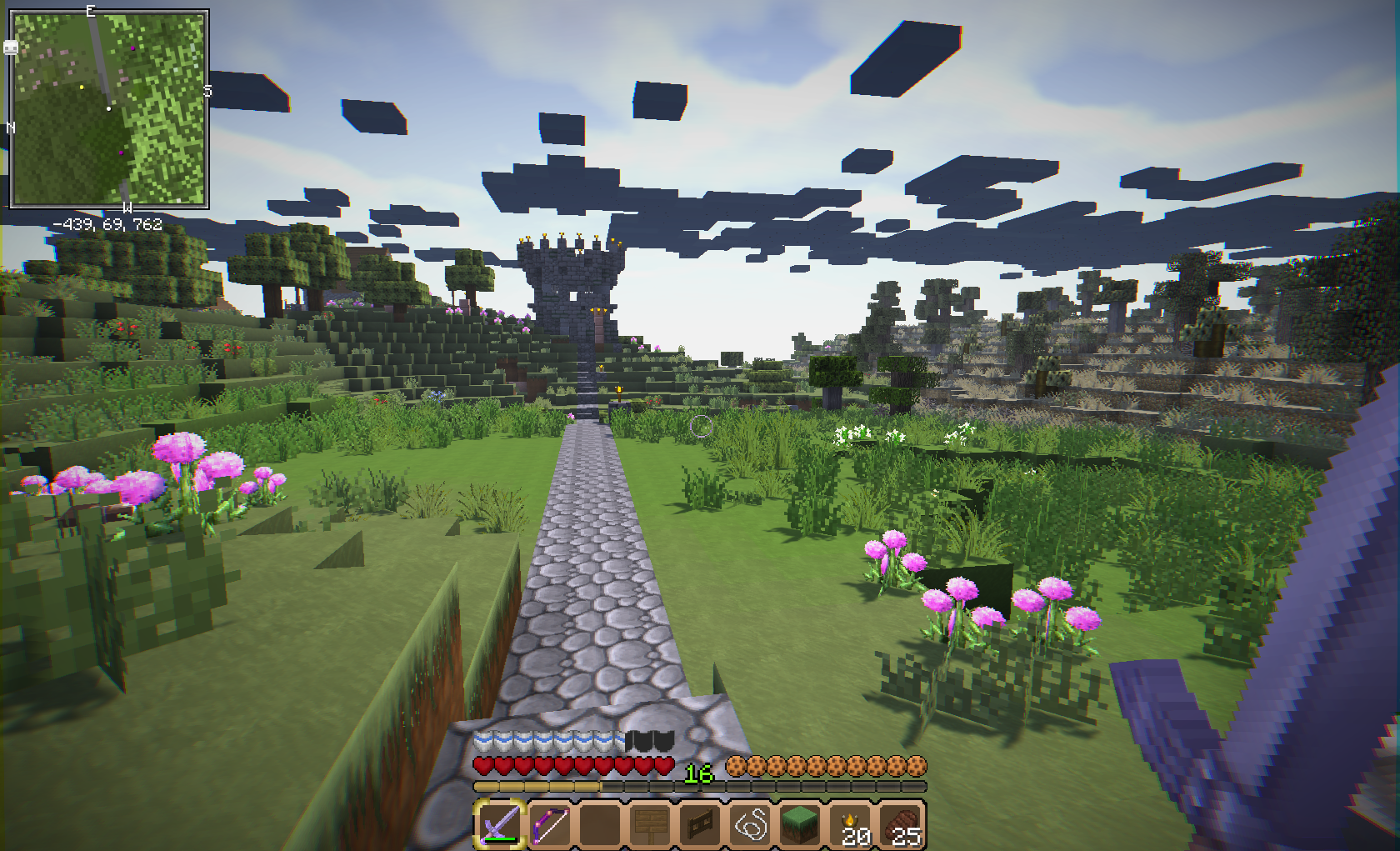Click the skull marker on the minimap edge

(11, 48)
